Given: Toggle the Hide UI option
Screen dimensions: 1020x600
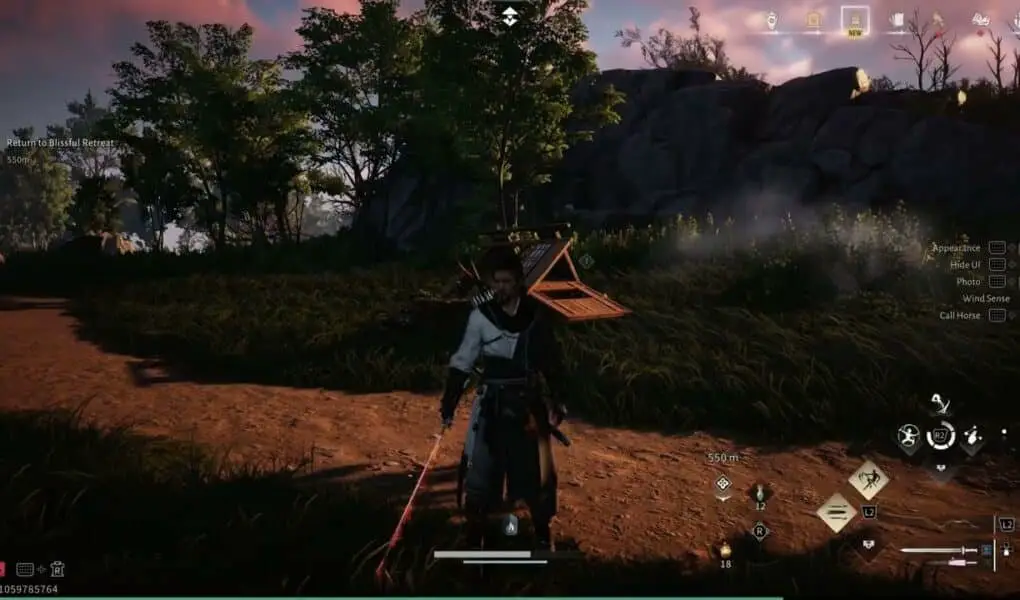Looking at the screenshot, I should tap(968, 265).
